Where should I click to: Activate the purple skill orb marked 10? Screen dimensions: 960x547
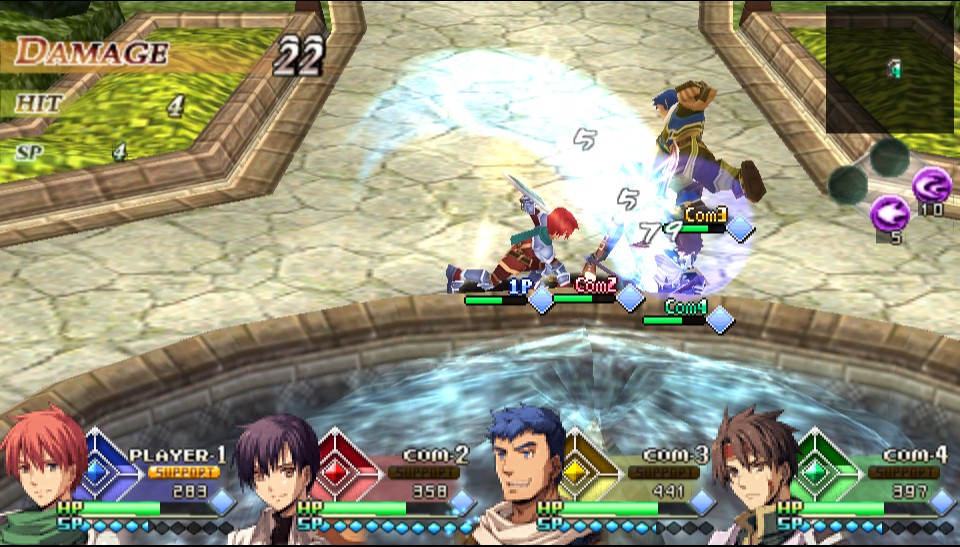click(x=930, y=186)
